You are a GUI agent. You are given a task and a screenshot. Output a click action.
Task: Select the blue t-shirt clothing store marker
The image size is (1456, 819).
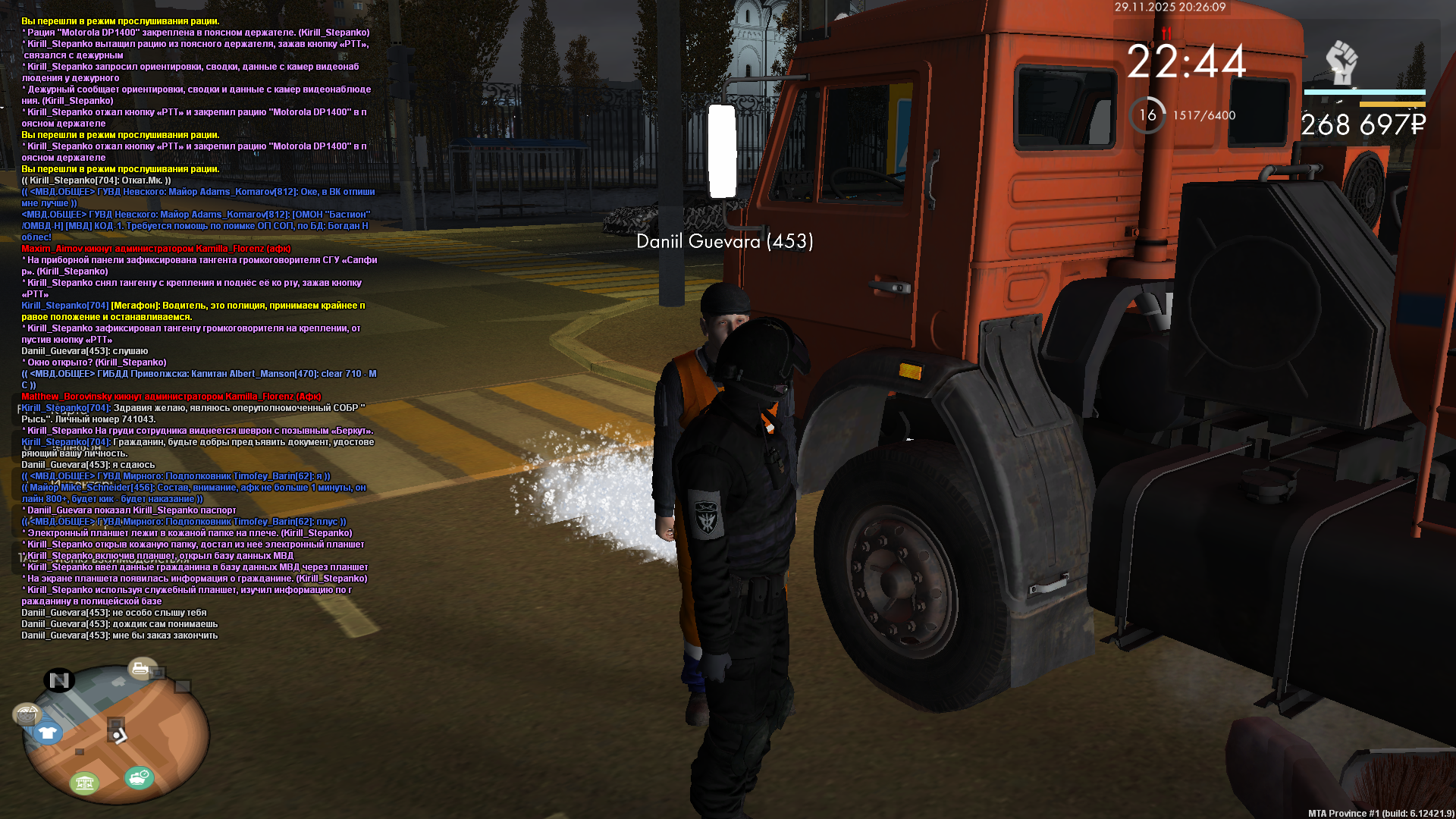tap(47, 733)
